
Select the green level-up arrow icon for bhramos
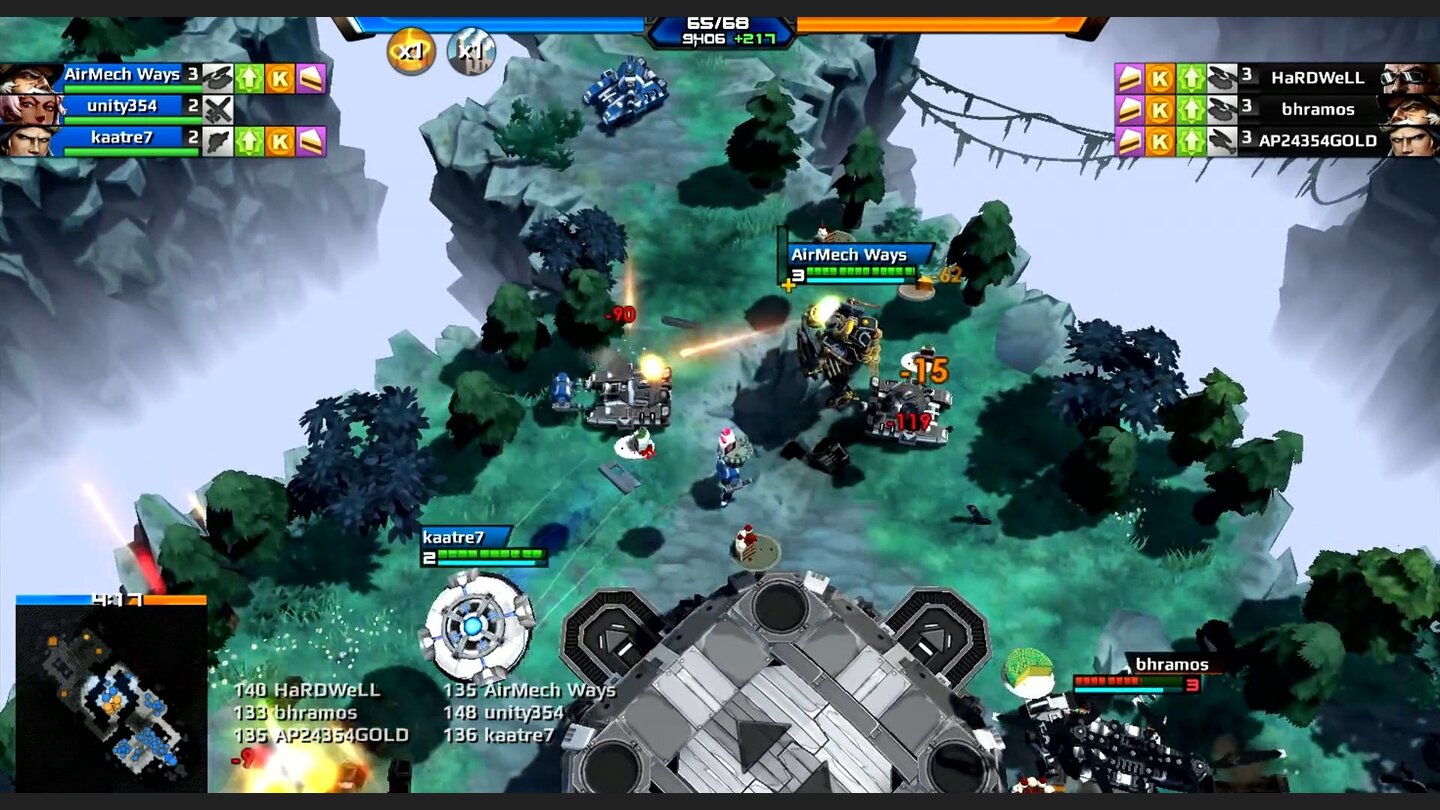tap(1192, 110)
